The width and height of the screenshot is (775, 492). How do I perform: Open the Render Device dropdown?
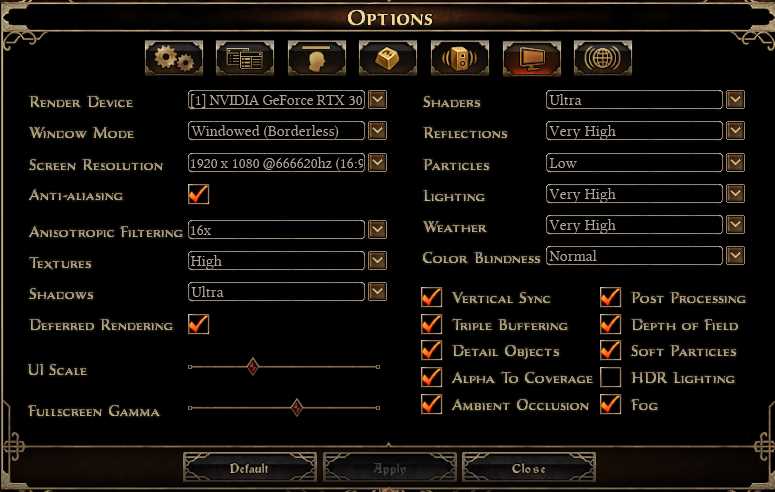pos(377,100)
